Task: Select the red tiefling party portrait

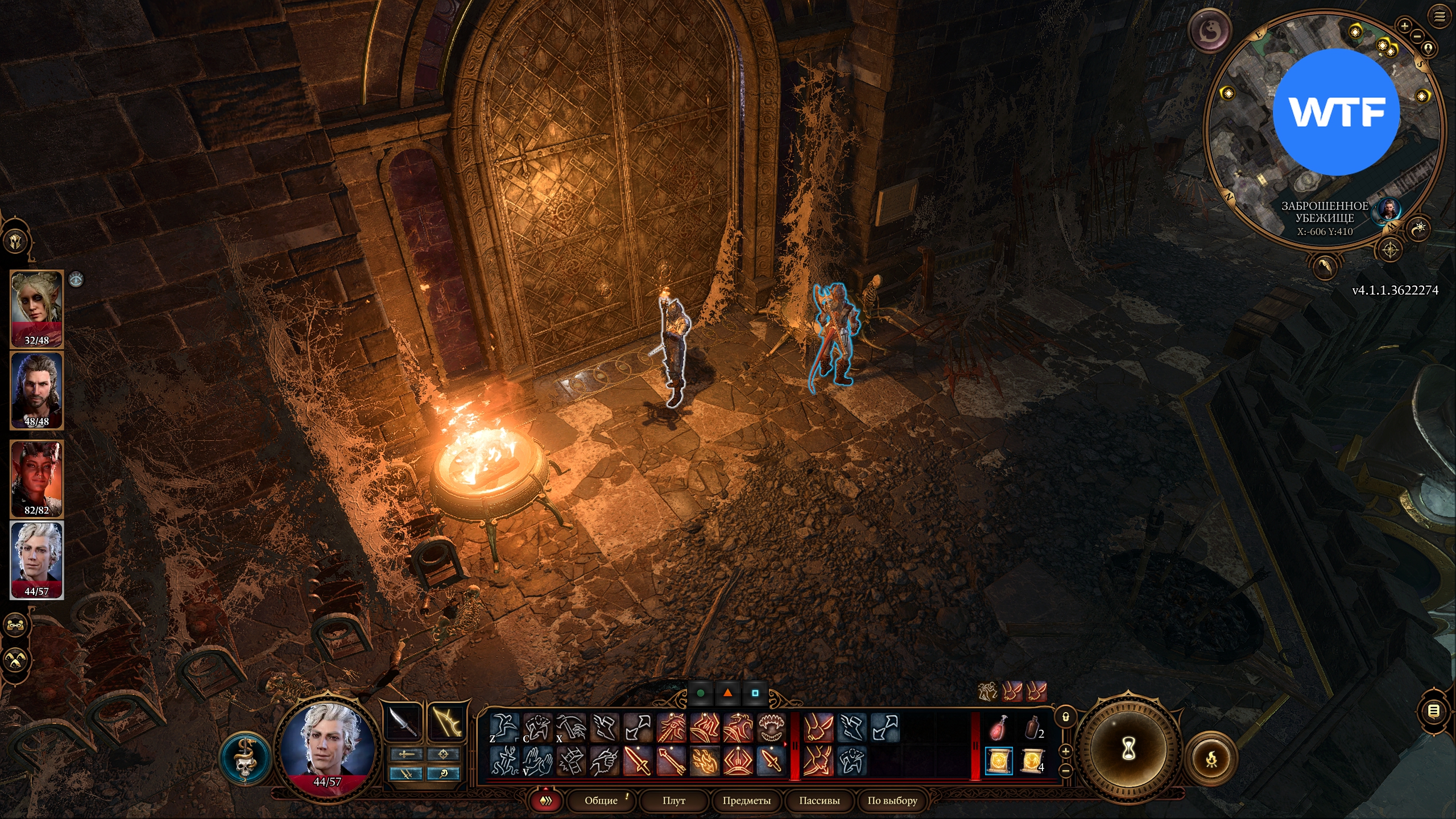Action: click(36, 478)
